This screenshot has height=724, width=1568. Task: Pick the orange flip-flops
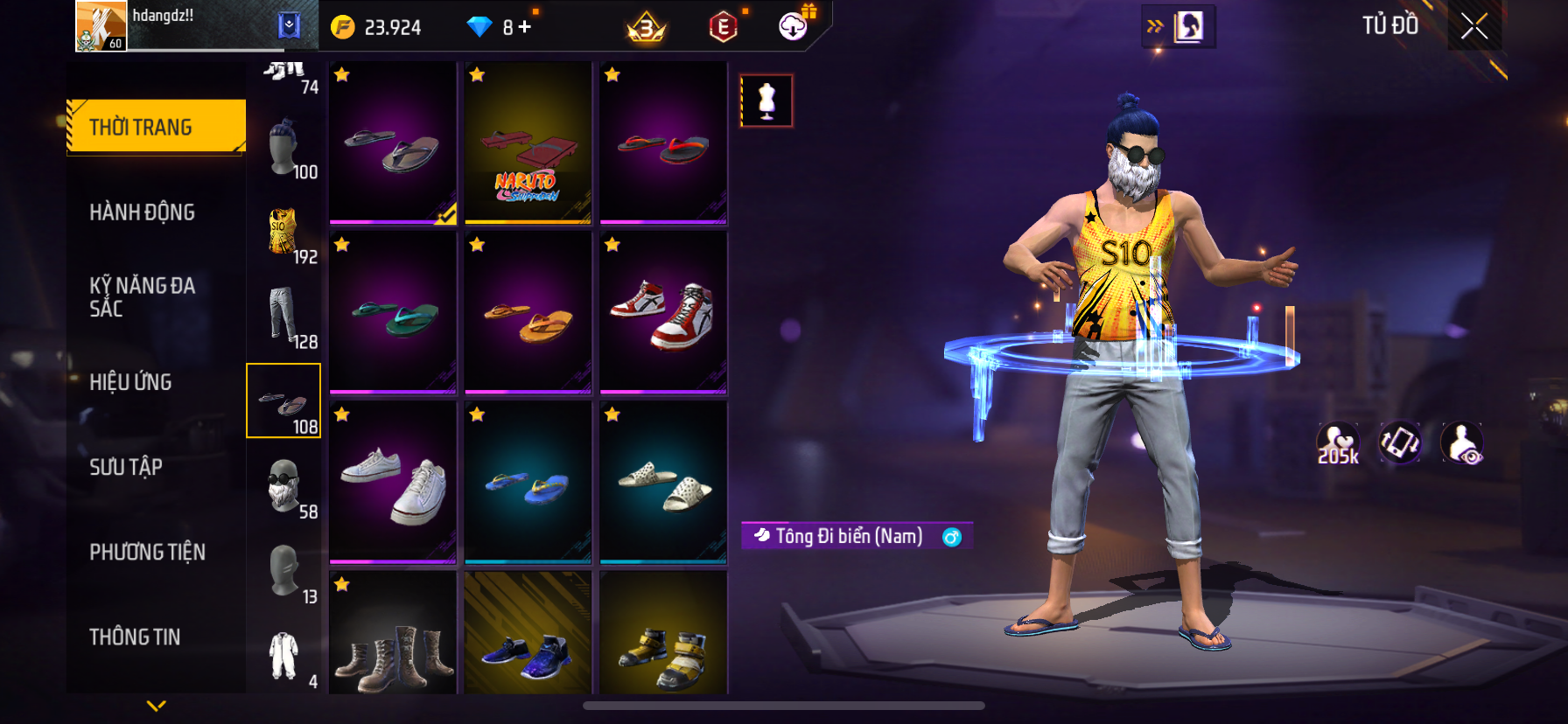528,312
